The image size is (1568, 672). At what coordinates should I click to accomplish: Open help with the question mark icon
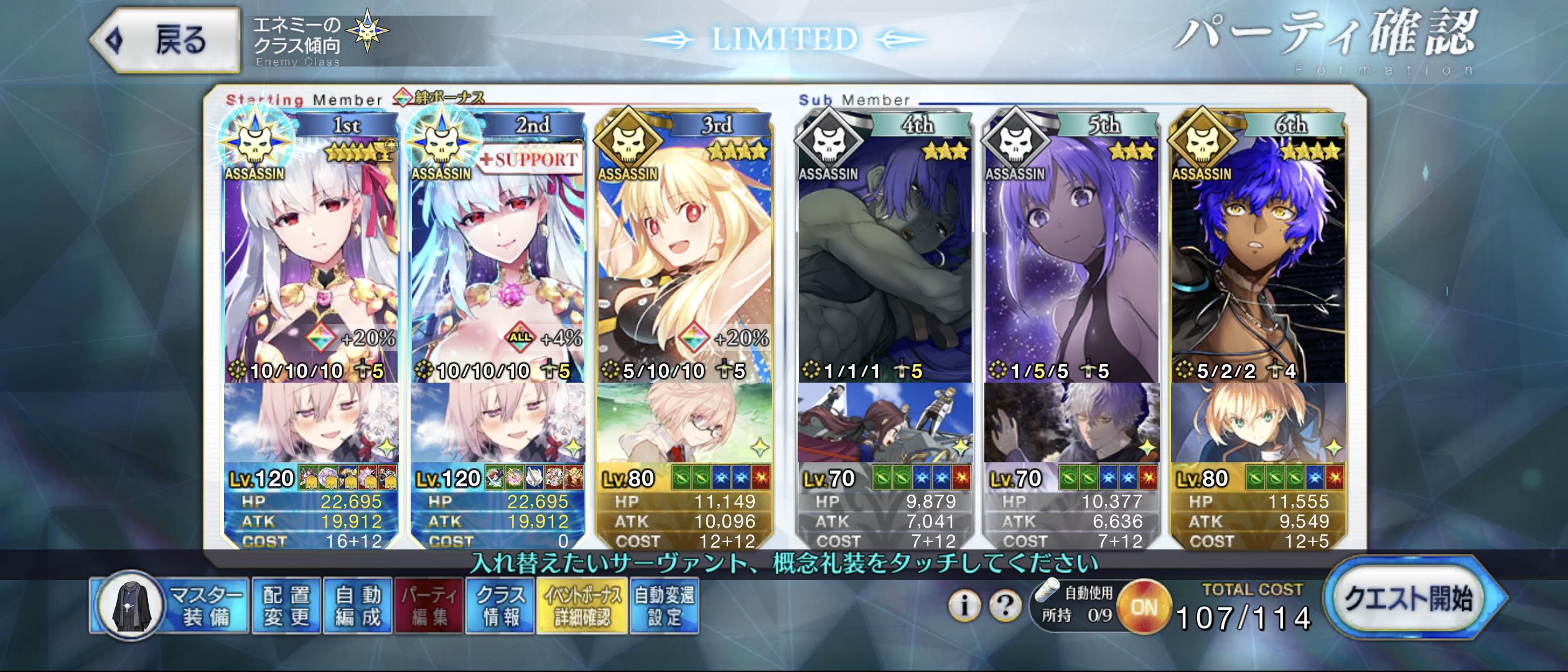[1005, 605]
